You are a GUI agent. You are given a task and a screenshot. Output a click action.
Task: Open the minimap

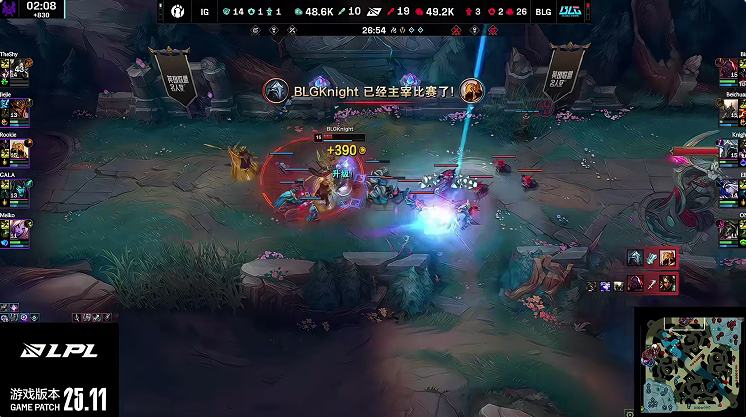(690, 362)
